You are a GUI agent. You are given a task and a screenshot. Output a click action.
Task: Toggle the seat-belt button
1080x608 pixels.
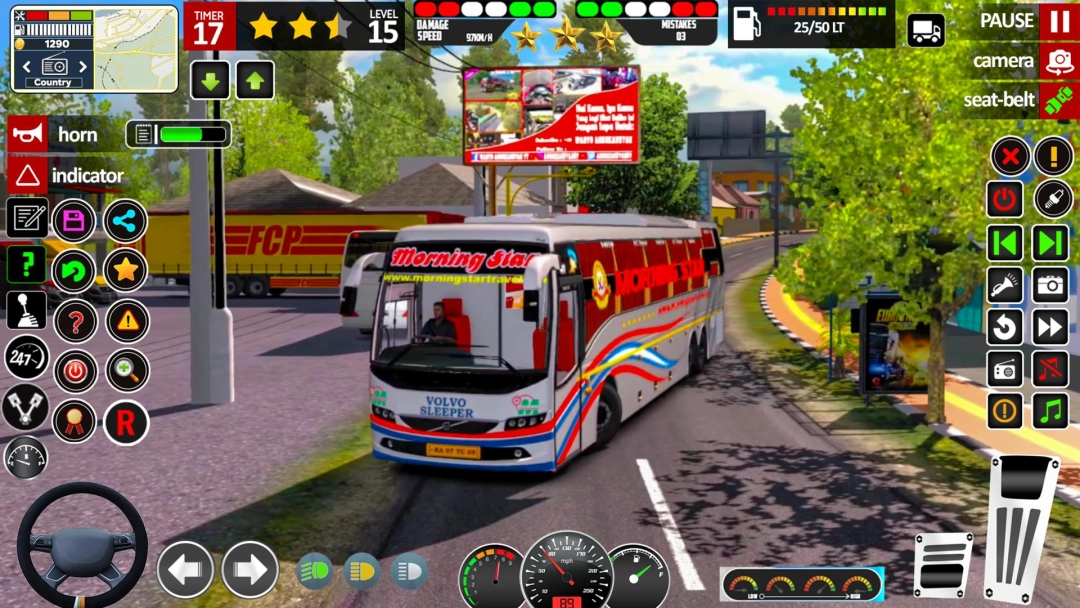(1058, 100)
